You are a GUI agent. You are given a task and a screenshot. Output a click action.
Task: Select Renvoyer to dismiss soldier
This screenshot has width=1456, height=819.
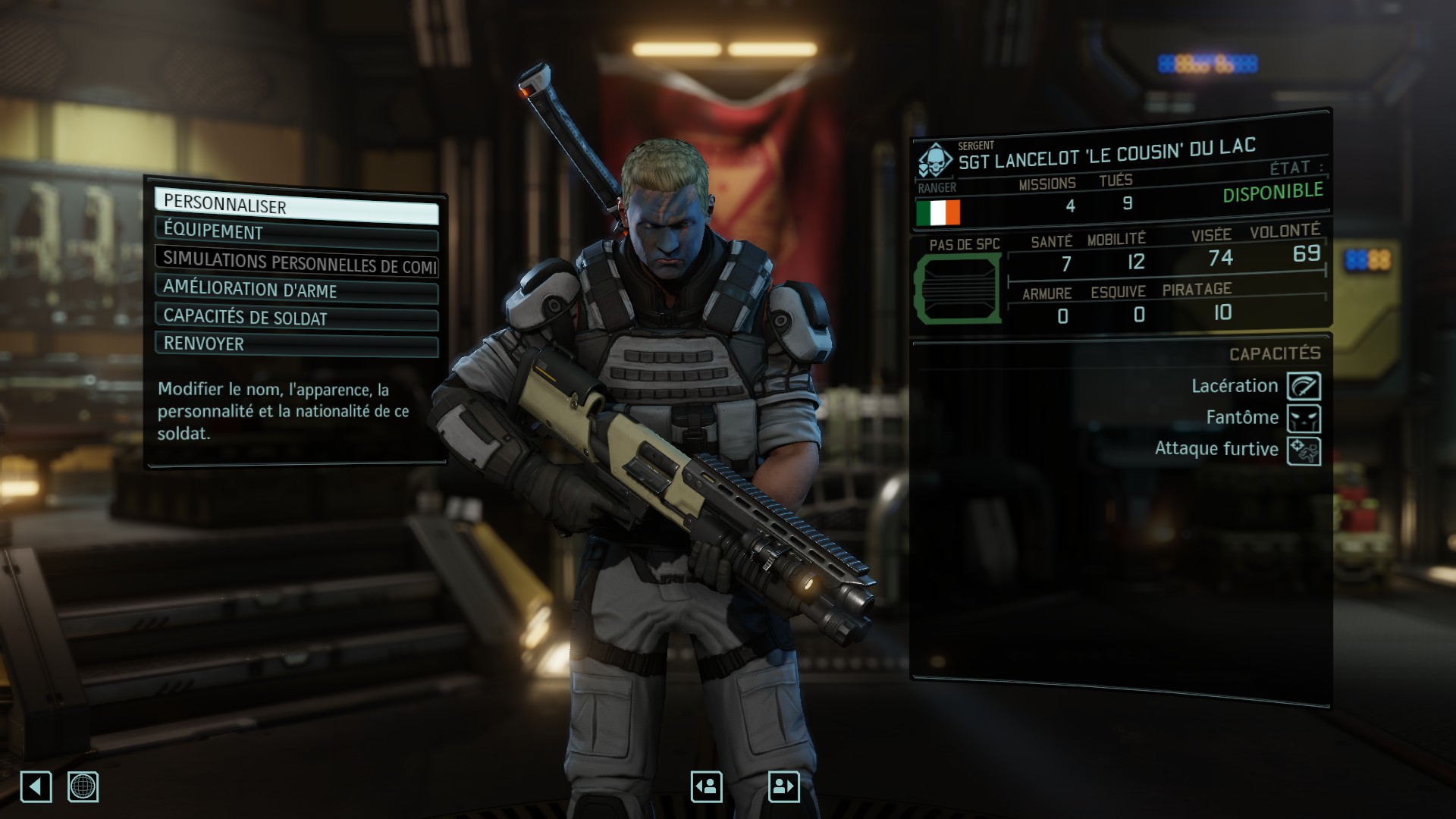(297, 344)
